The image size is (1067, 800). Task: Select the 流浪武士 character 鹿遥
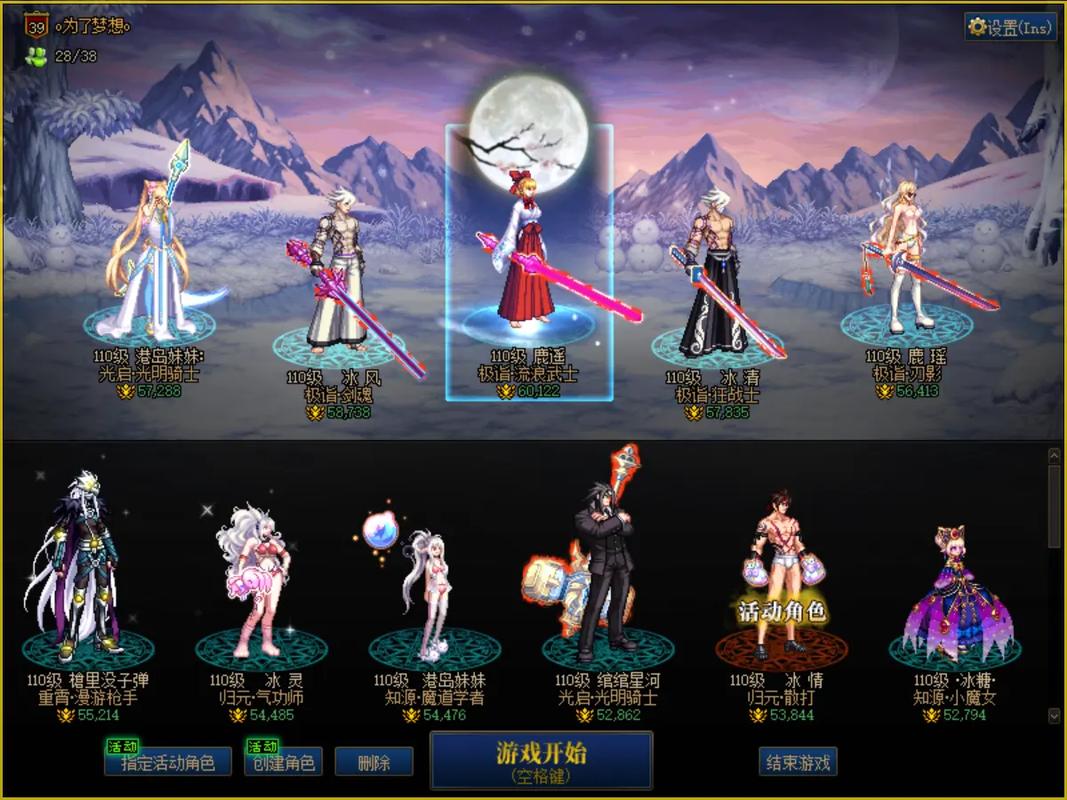click(528, 260)
